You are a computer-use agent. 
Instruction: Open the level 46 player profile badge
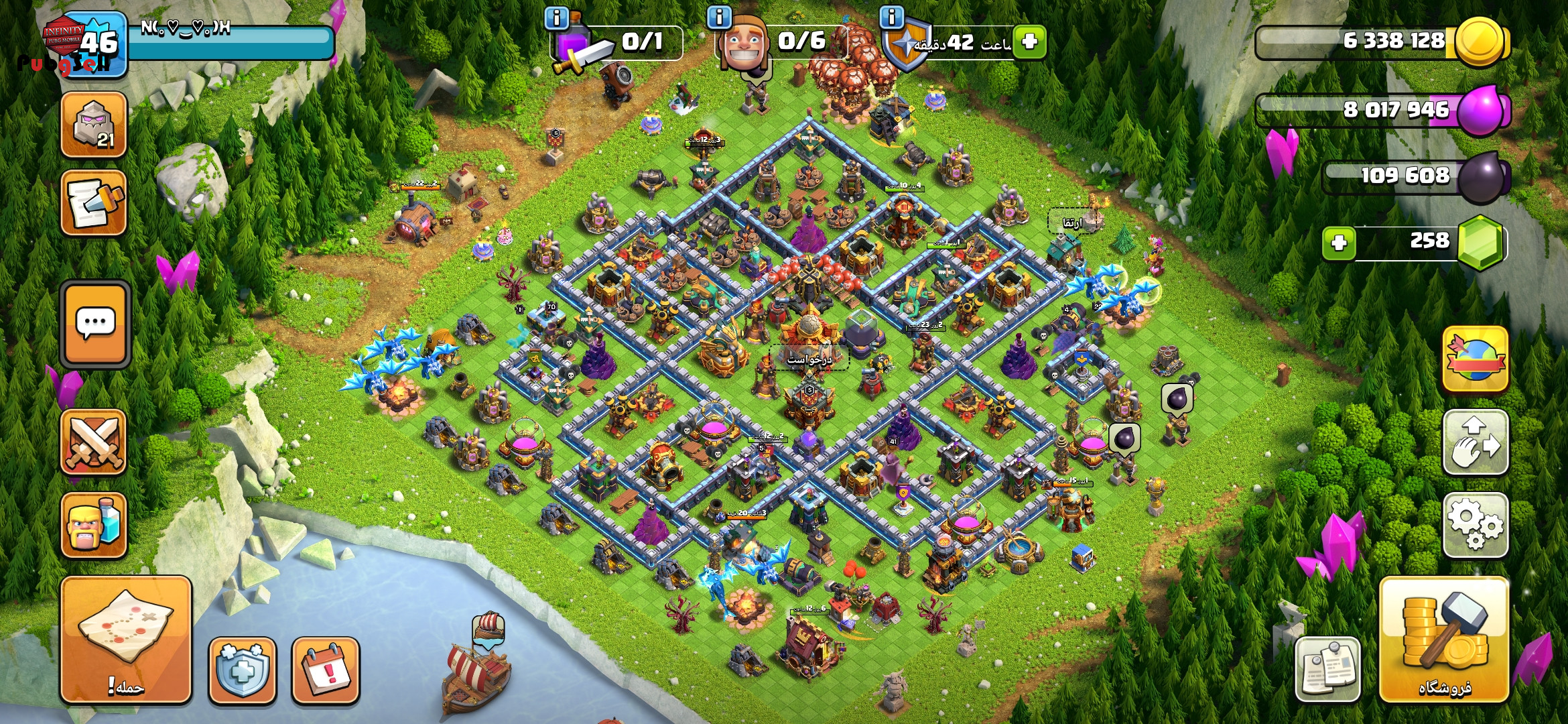[95, 44]
